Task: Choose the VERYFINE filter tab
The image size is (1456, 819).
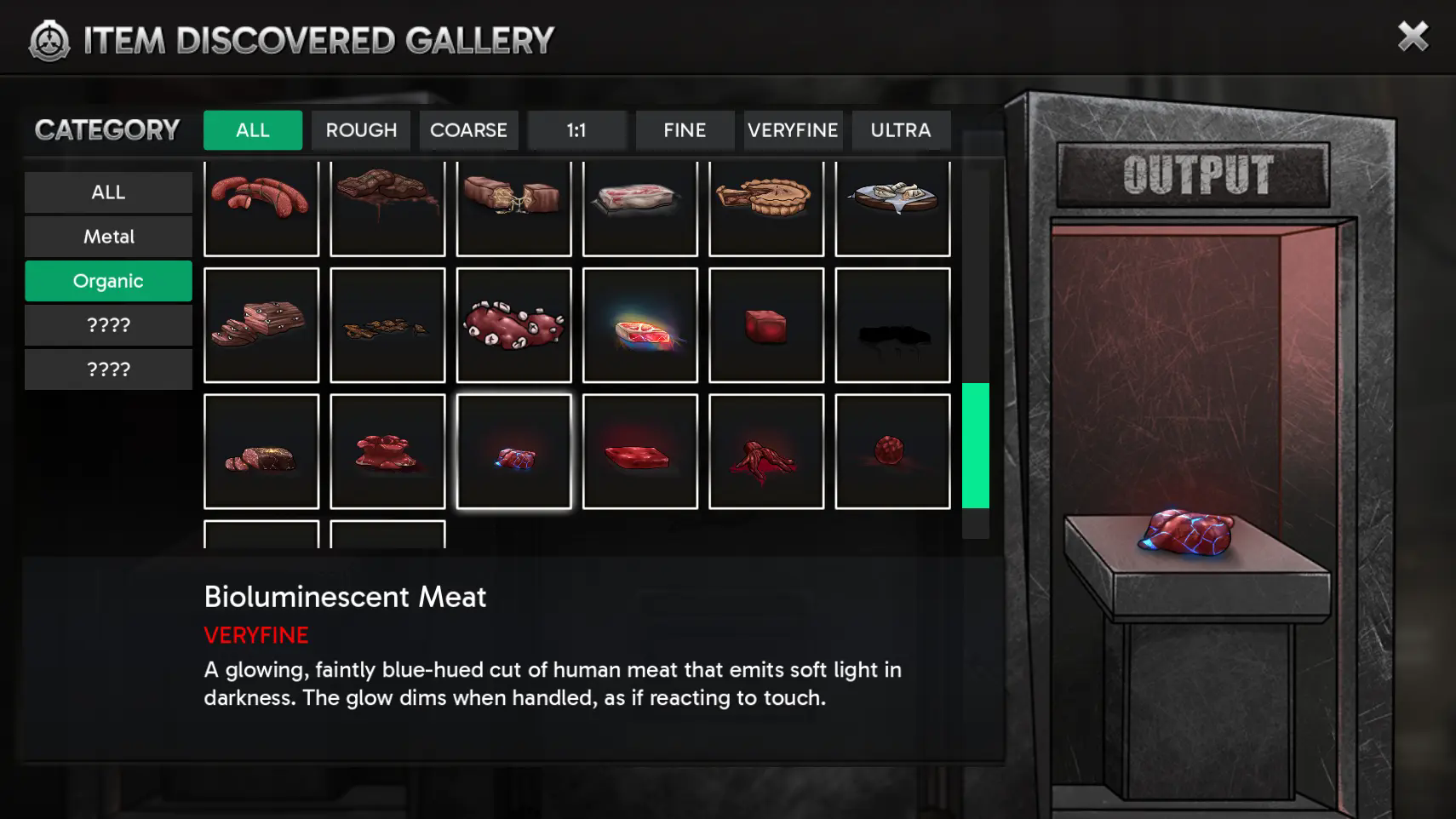Action: 793,130
